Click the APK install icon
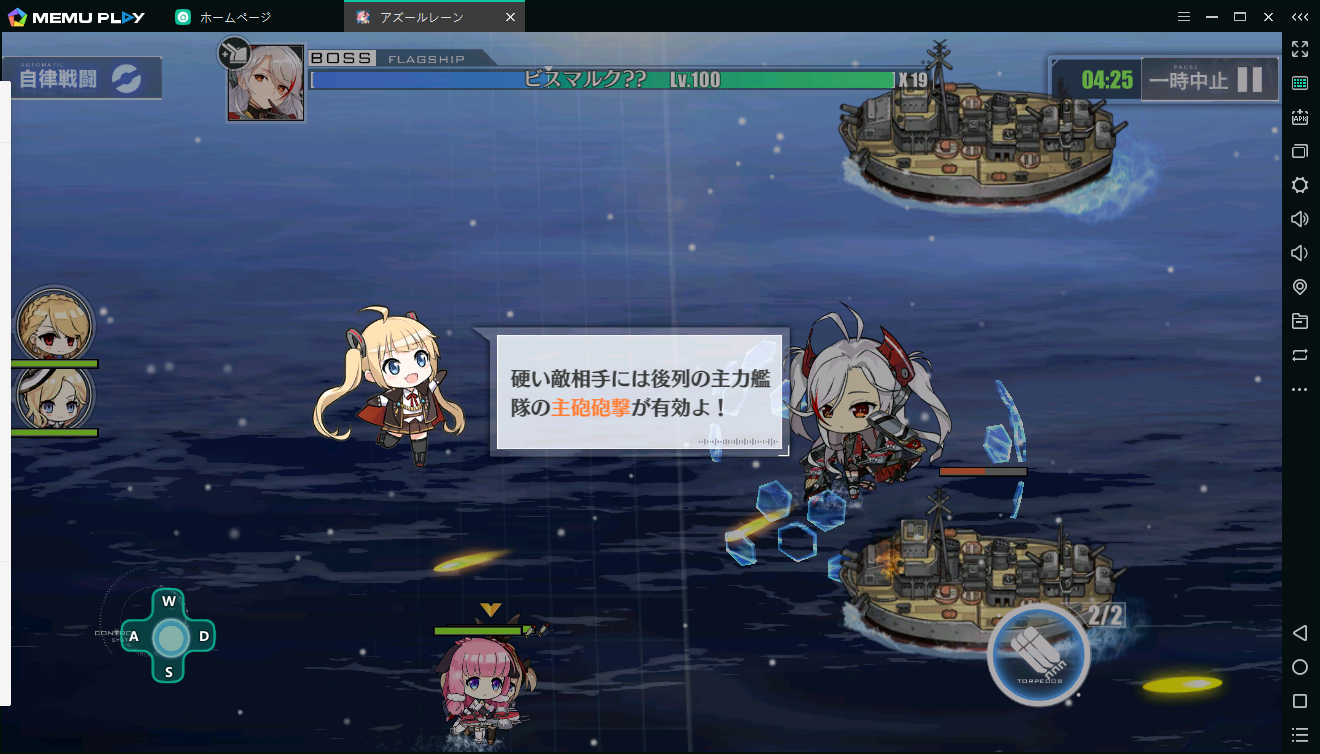This screenshot has height=754, width=1320. pos(1299,117)
